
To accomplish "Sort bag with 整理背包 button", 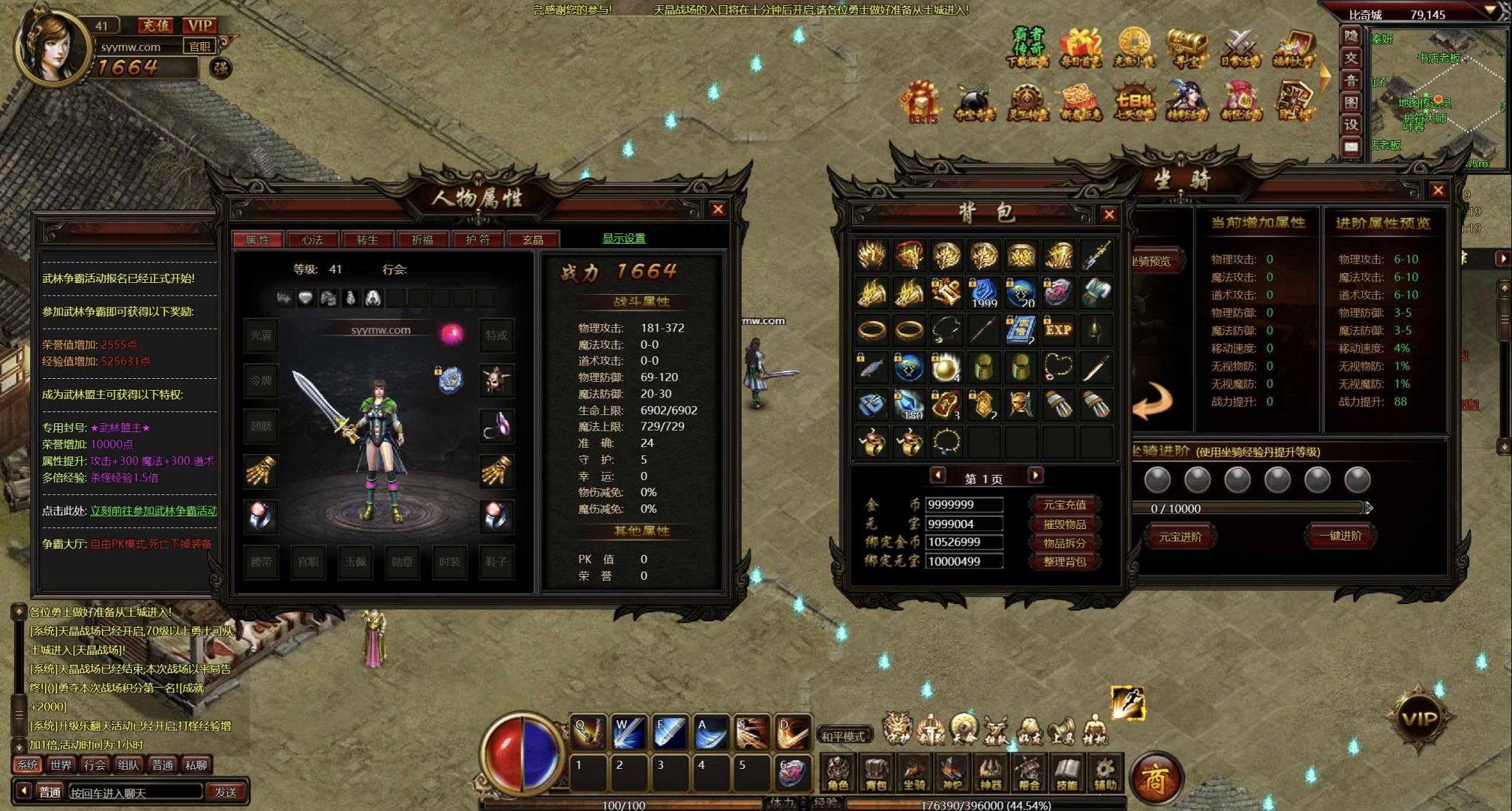I will click(1064, 562).
